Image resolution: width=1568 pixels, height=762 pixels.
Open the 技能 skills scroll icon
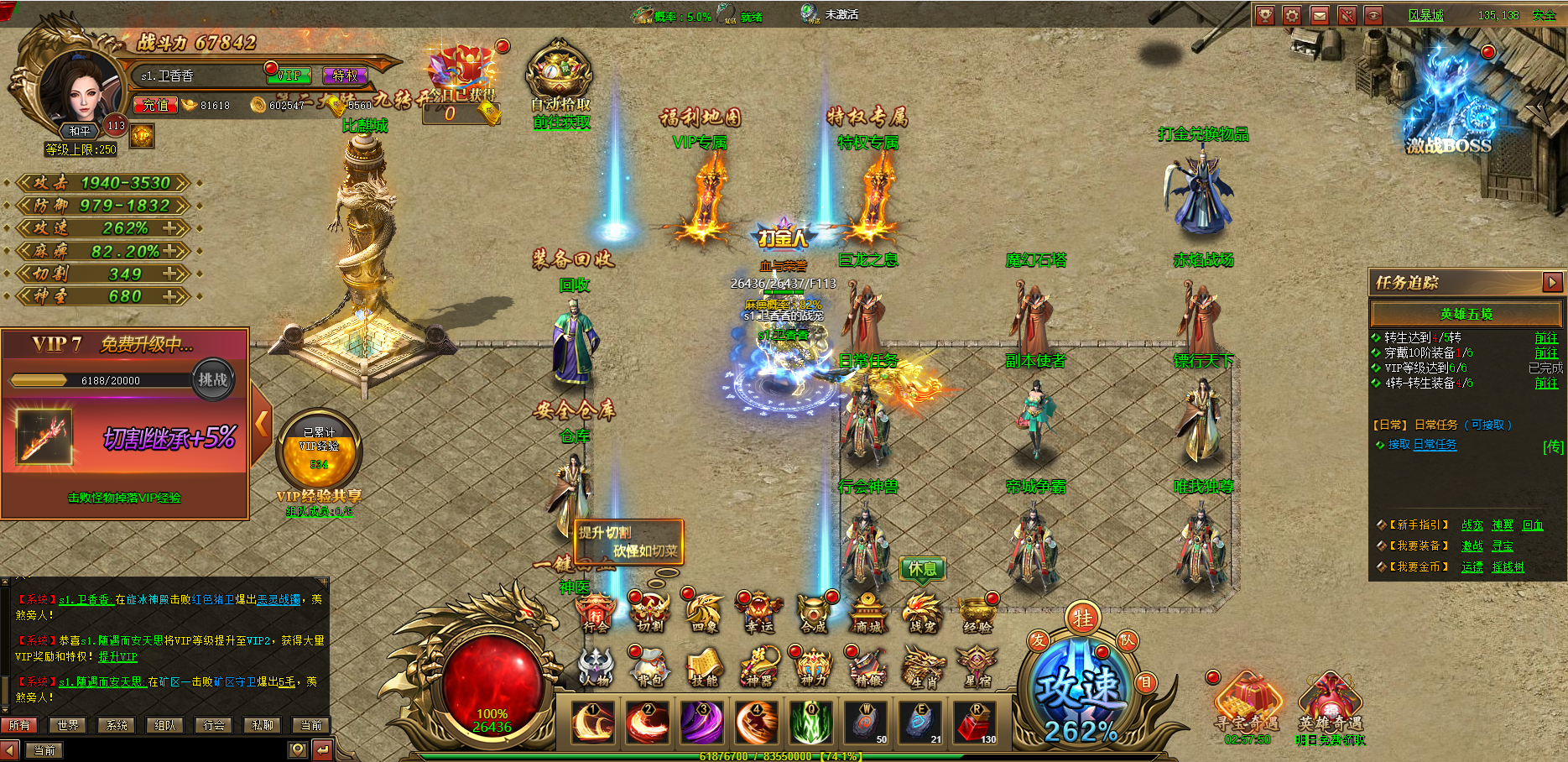(x=704, y=668)
